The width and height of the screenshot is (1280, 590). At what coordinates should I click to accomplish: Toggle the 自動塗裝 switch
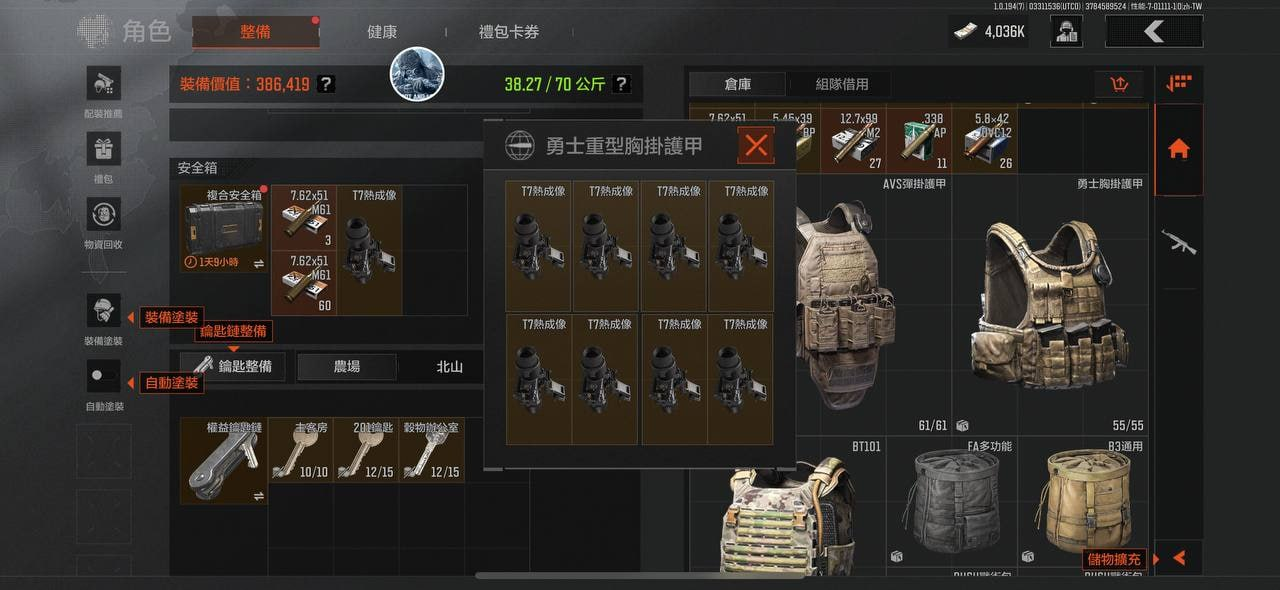[104, 377]
